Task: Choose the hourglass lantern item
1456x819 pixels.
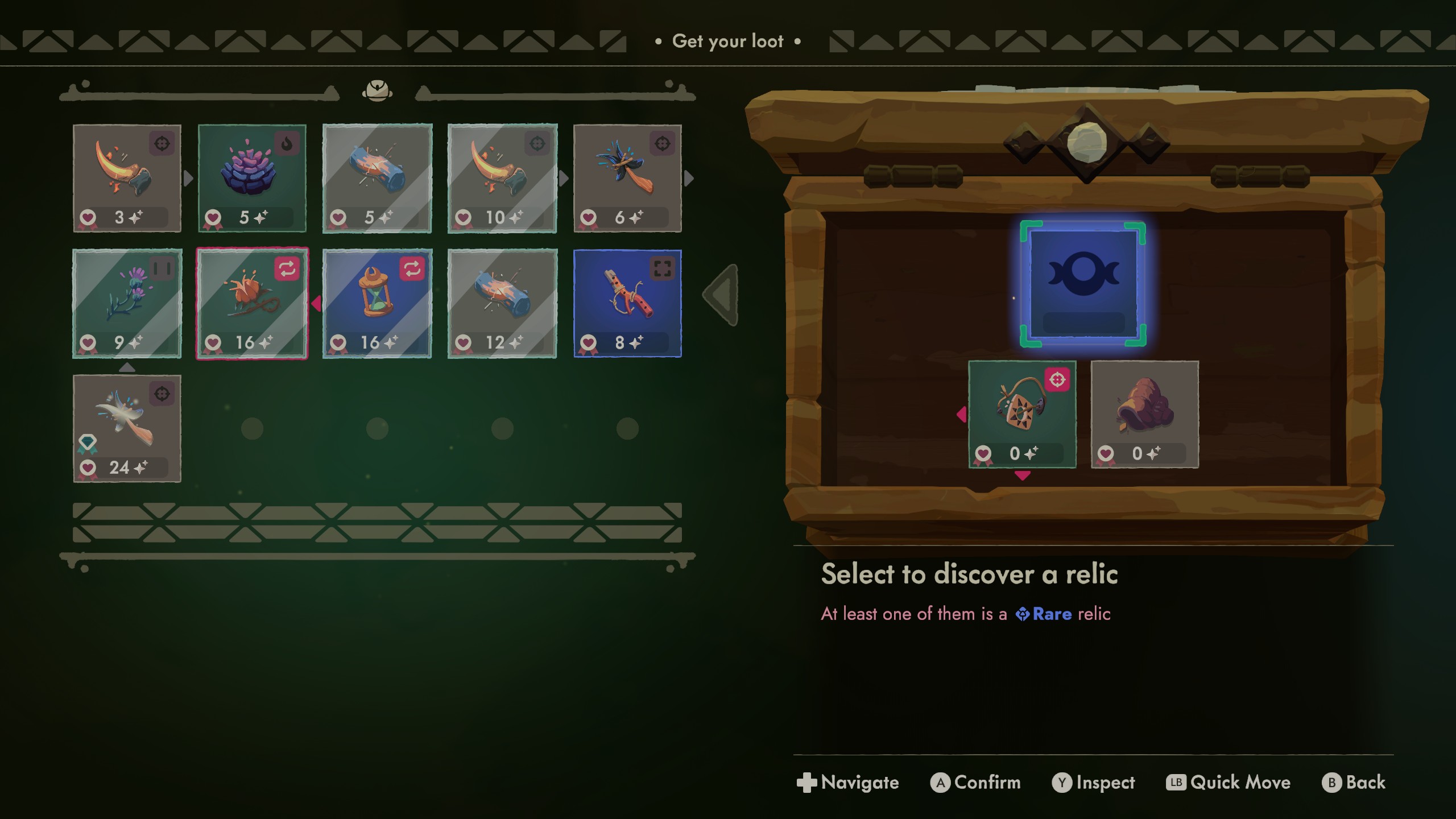Action: pyautogui.click(x=377, y=303)
